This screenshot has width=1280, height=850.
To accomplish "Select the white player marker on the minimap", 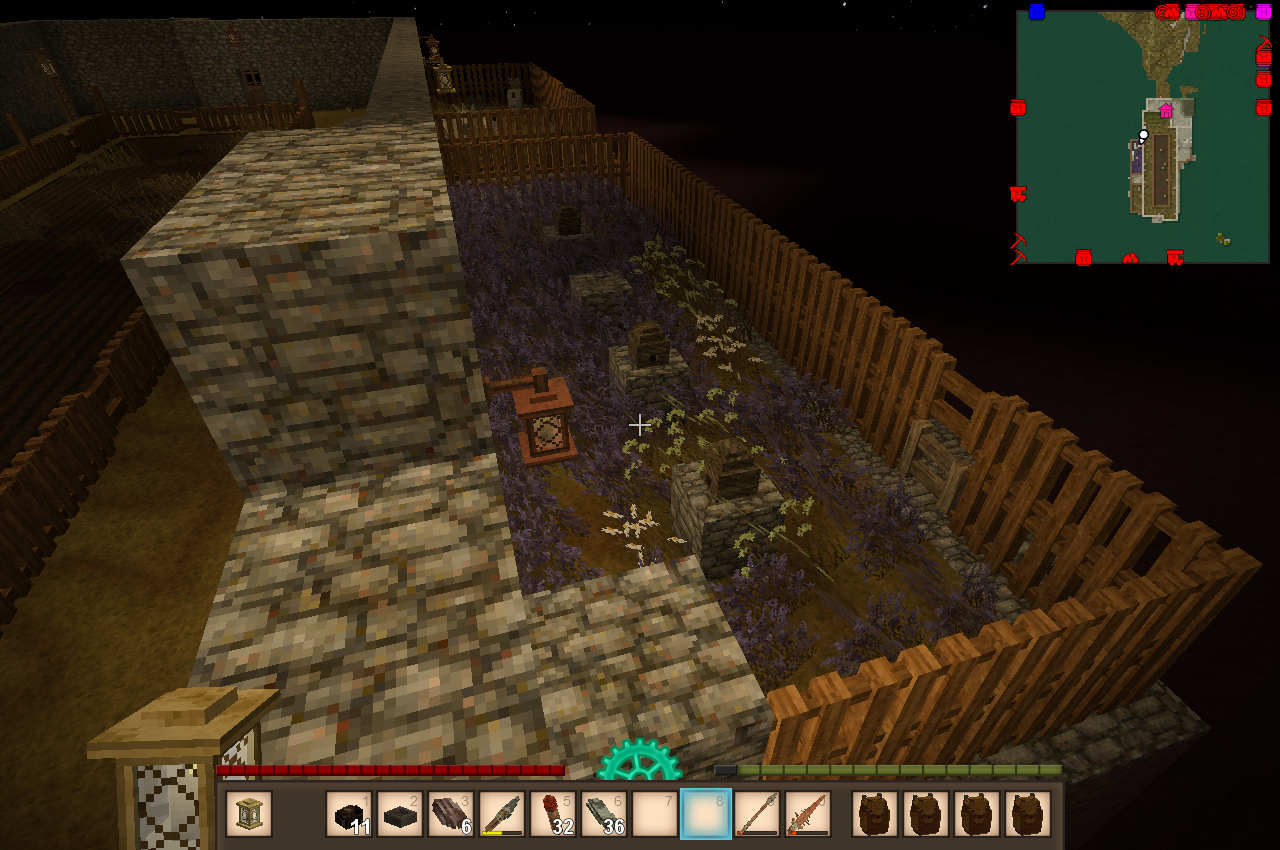I will 1144,135.
